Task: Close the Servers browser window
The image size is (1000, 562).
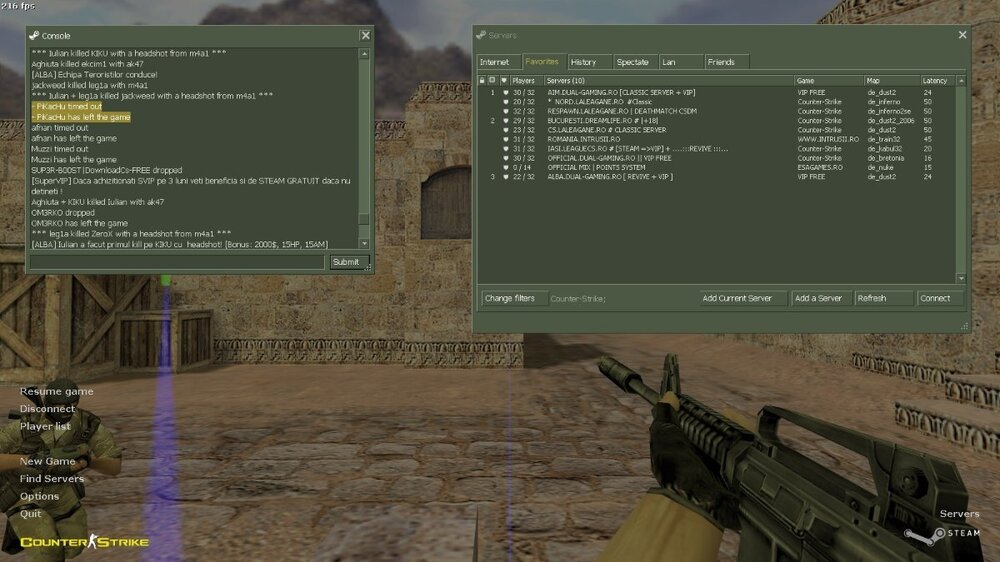Action: click(x=962, y=35)
